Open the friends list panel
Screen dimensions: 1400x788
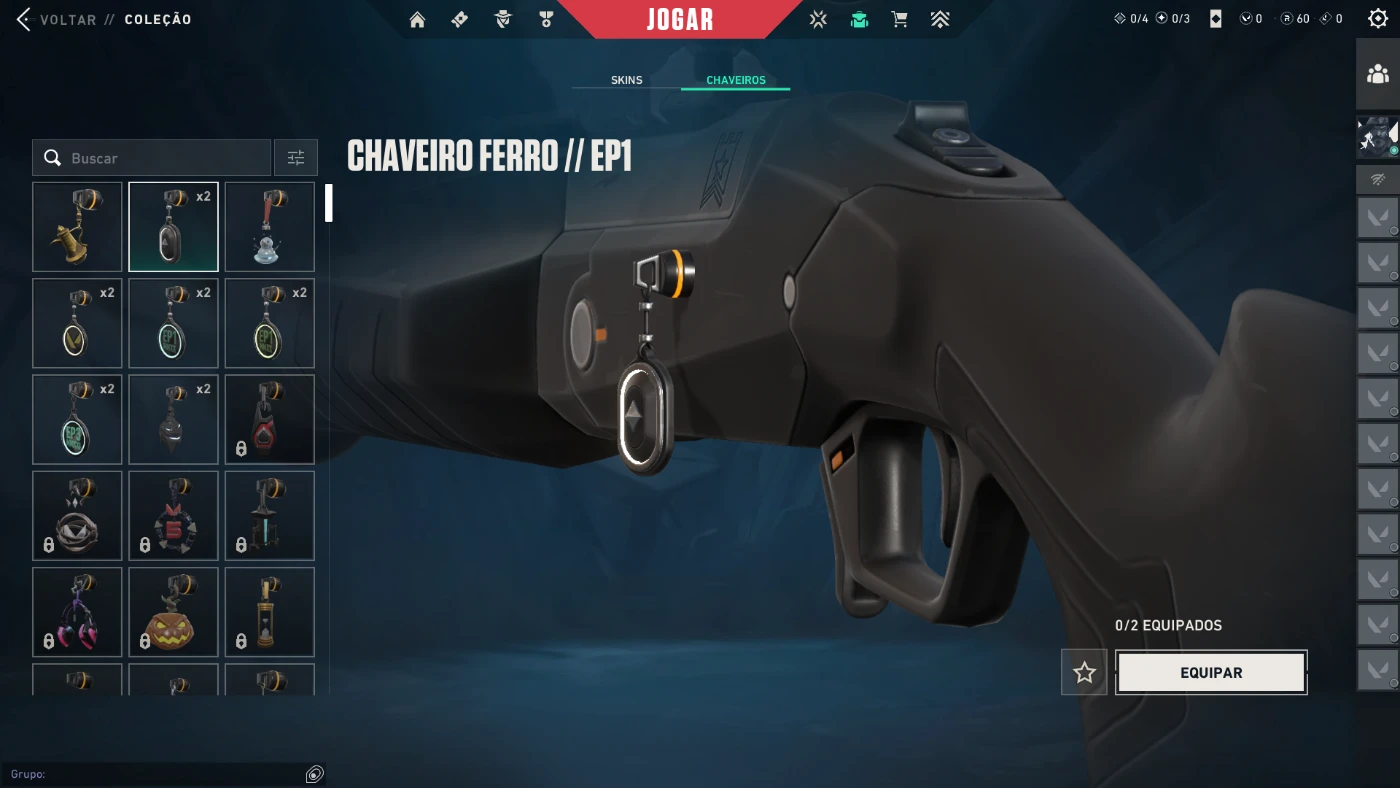point(1378,74)
